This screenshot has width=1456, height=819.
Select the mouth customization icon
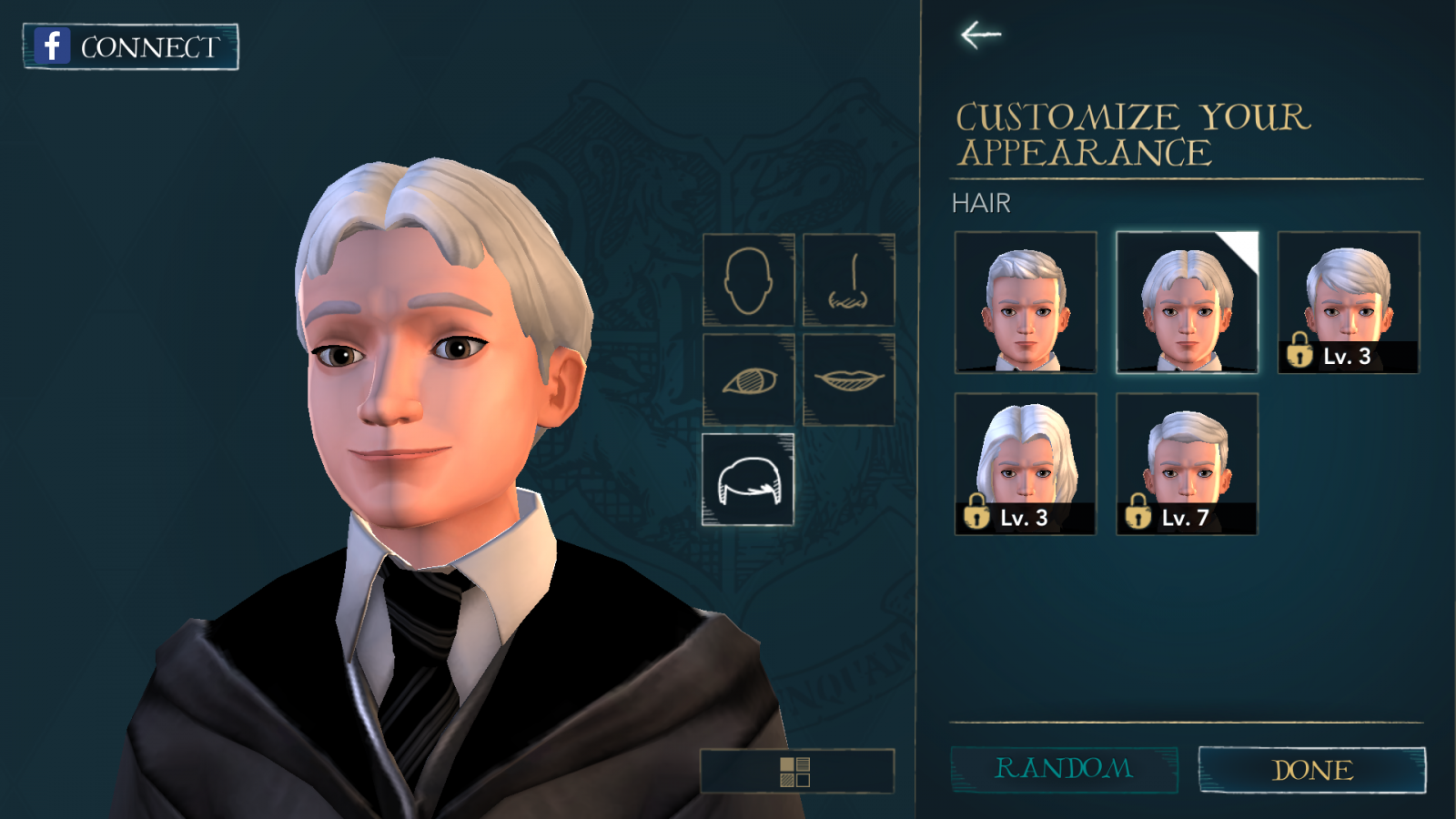pos(848,380)
